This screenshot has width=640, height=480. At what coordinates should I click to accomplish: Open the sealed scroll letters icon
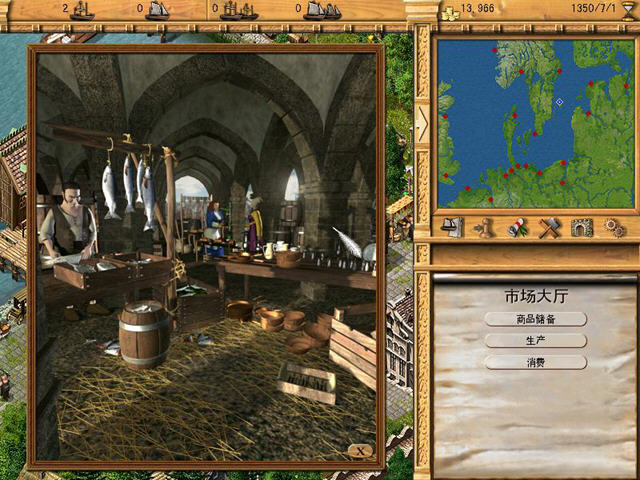tap(517, 228)
